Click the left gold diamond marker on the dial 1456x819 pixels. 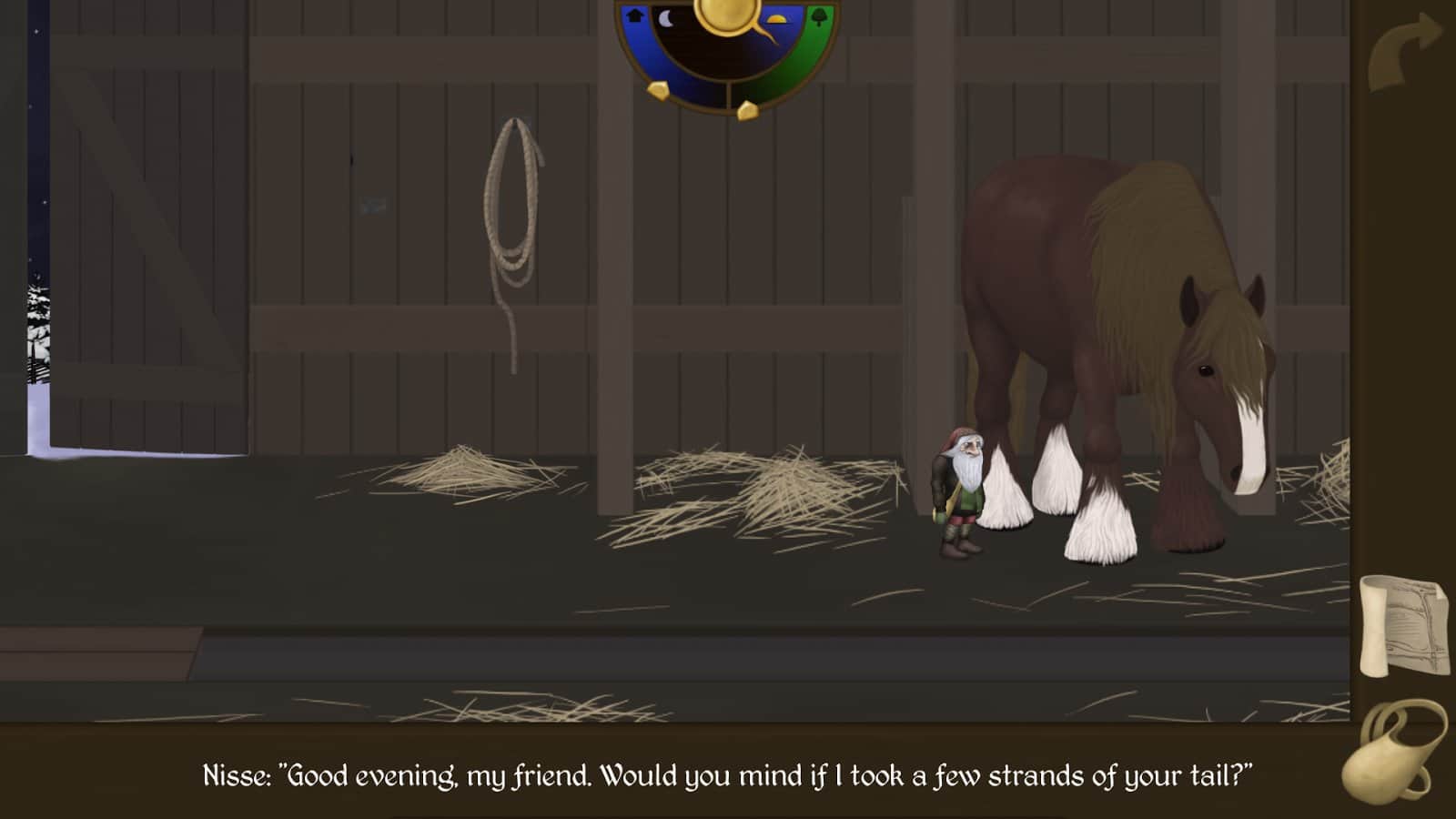660,92
